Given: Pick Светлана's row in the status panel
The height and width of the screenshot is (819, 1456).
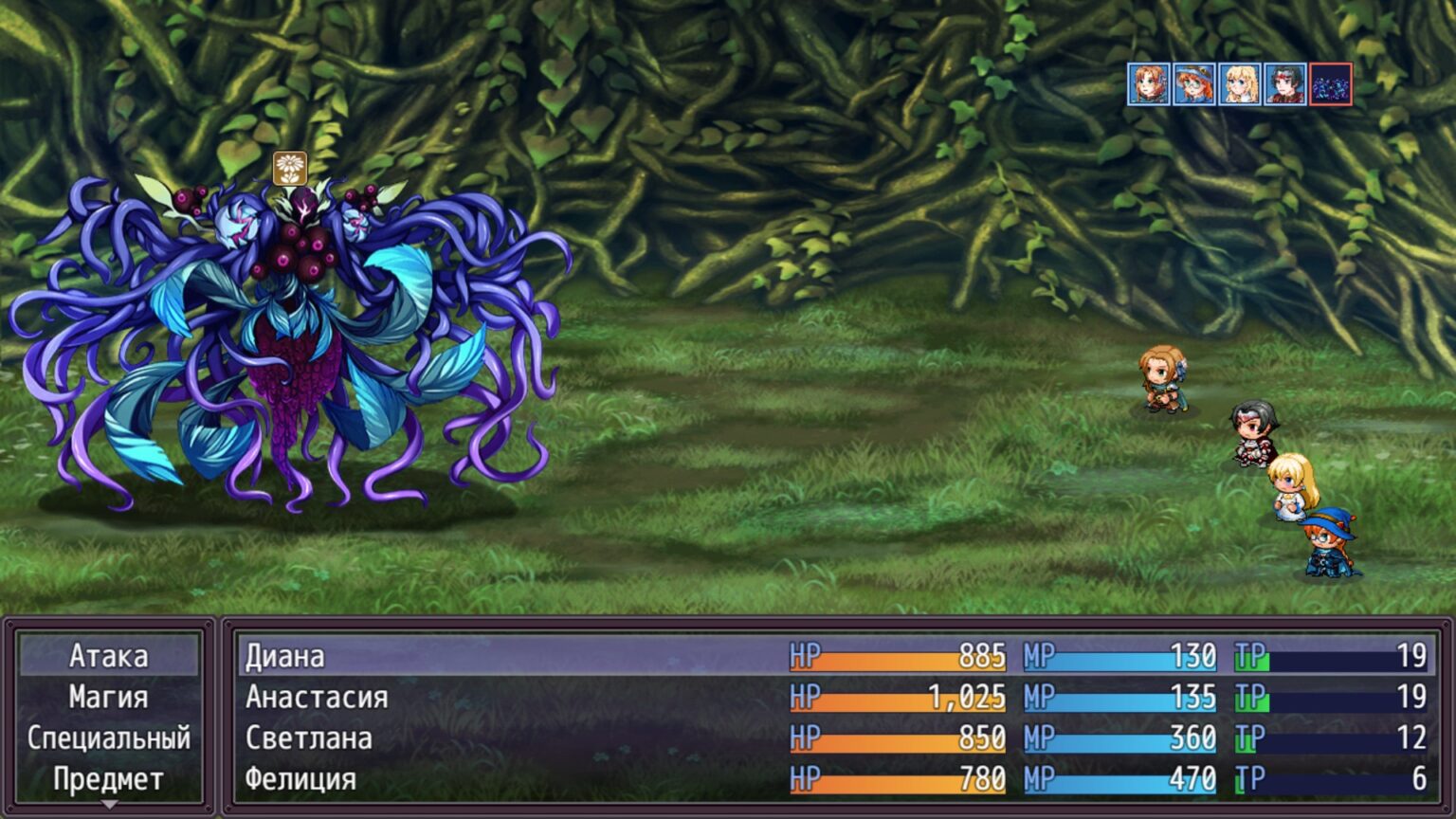Looking at the screenshot, I should tap(836, 738).
